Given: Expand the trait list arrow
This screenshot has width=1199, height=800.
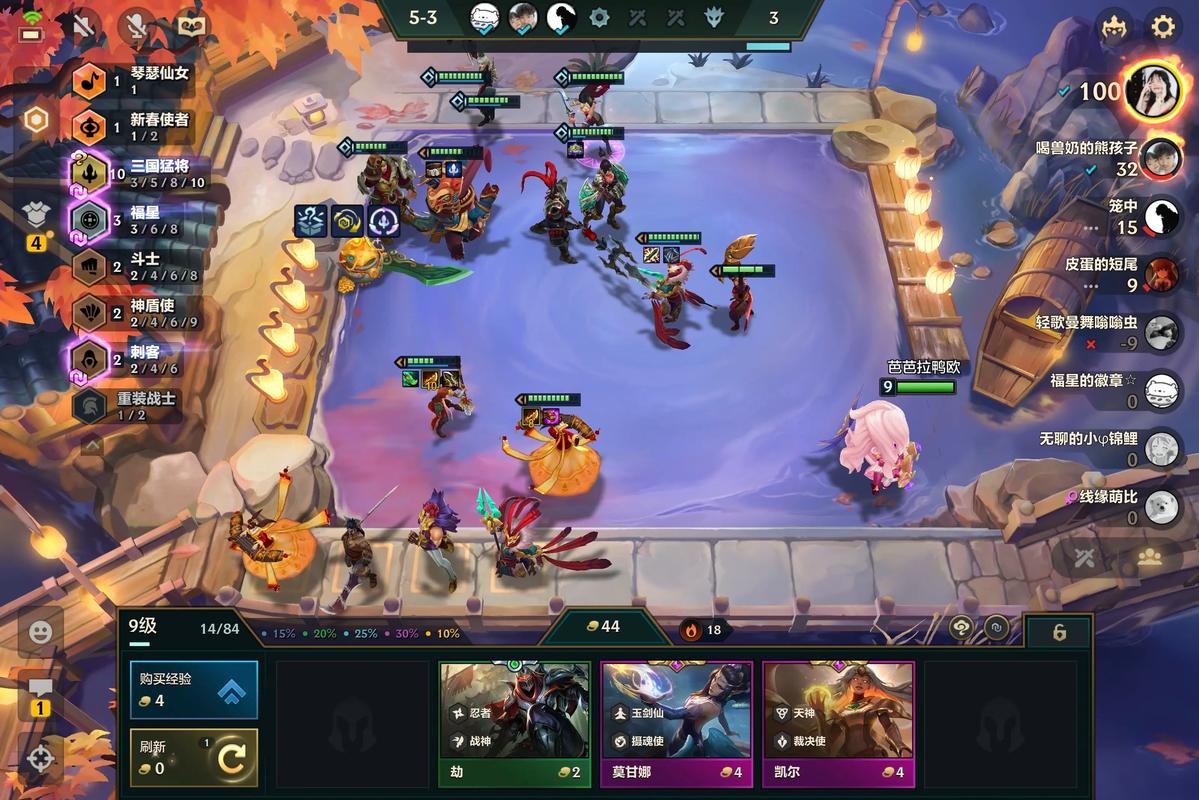Looking at the screenshot, I should click(91, 444).
